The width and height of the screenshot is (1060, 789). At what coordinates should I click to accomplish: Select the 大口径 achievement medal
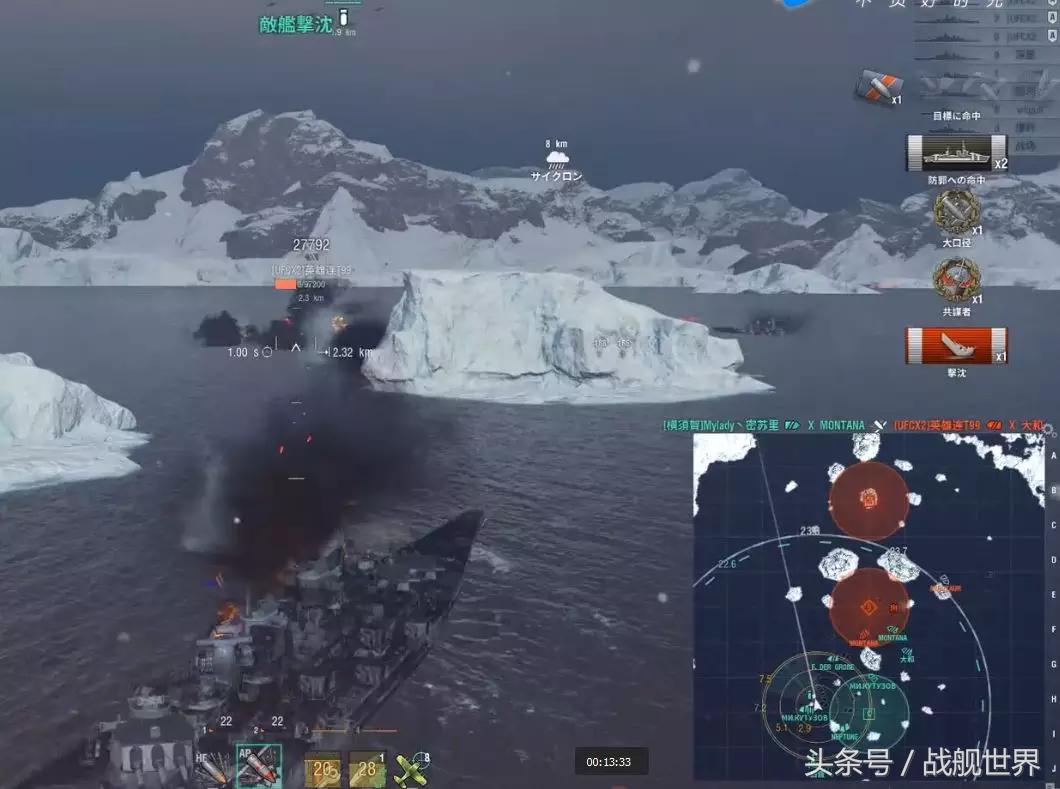[956, 211]
